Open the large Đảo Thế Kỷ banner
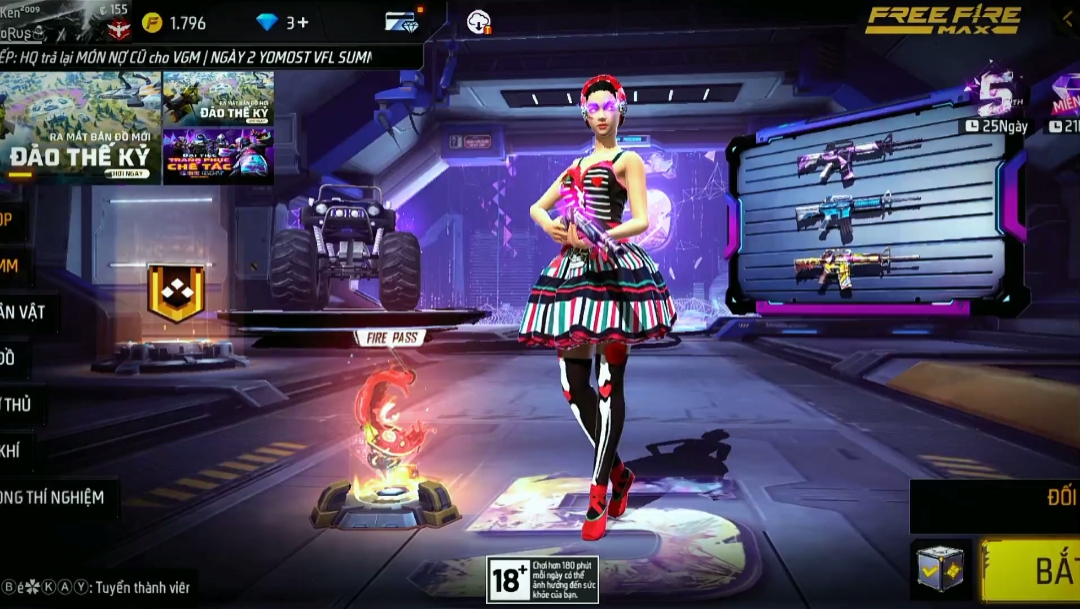Image resolution: width=1080 pixels, height=609 pixels. coord(80,127)
